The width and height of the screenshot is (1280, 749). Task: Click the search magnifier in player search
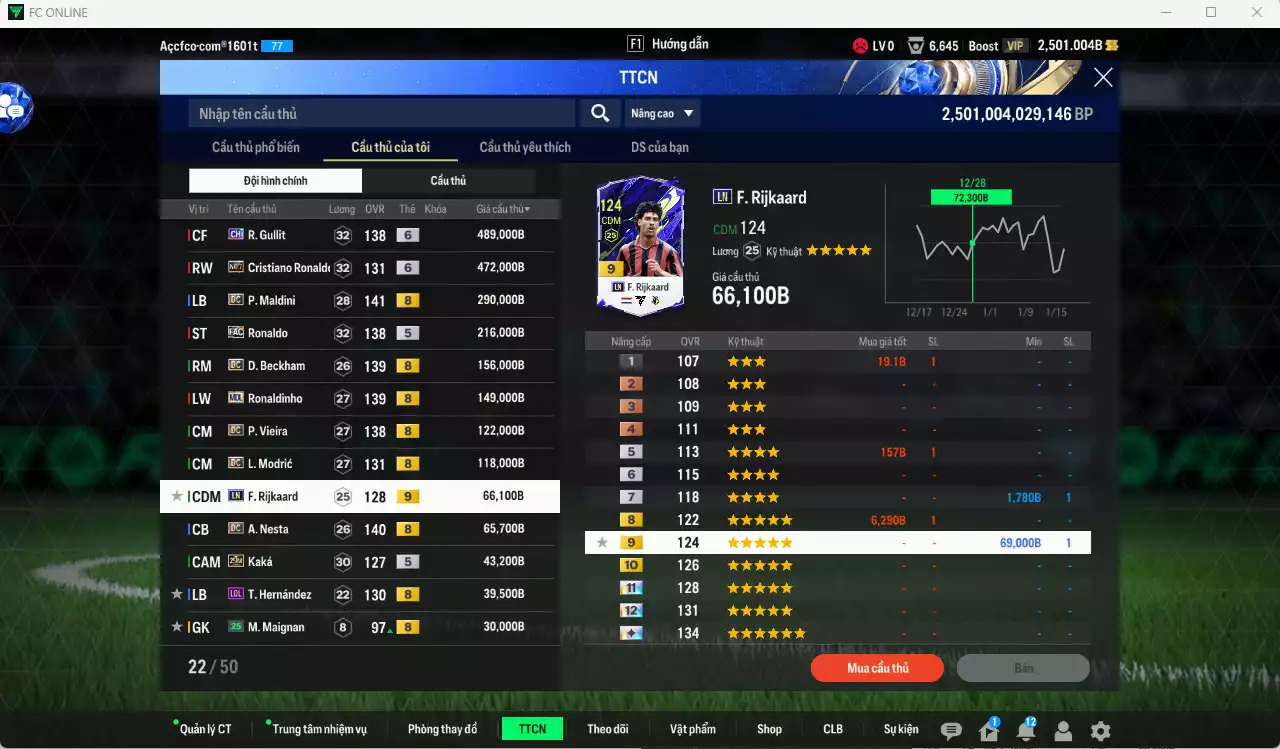click(599, 113)
